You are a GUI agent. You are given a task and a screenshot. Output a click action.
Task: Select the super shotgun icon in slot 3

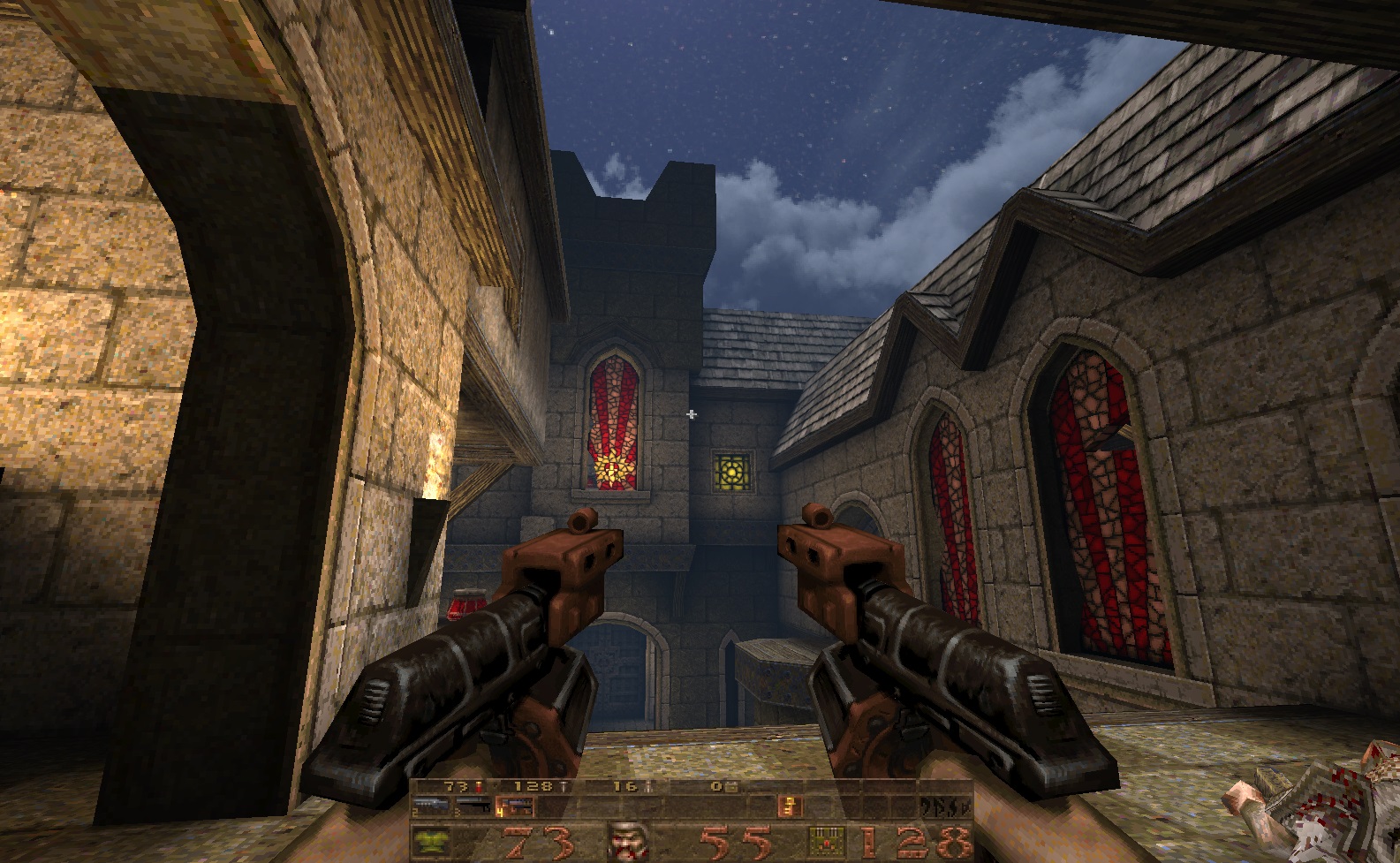tap(474, 806)
